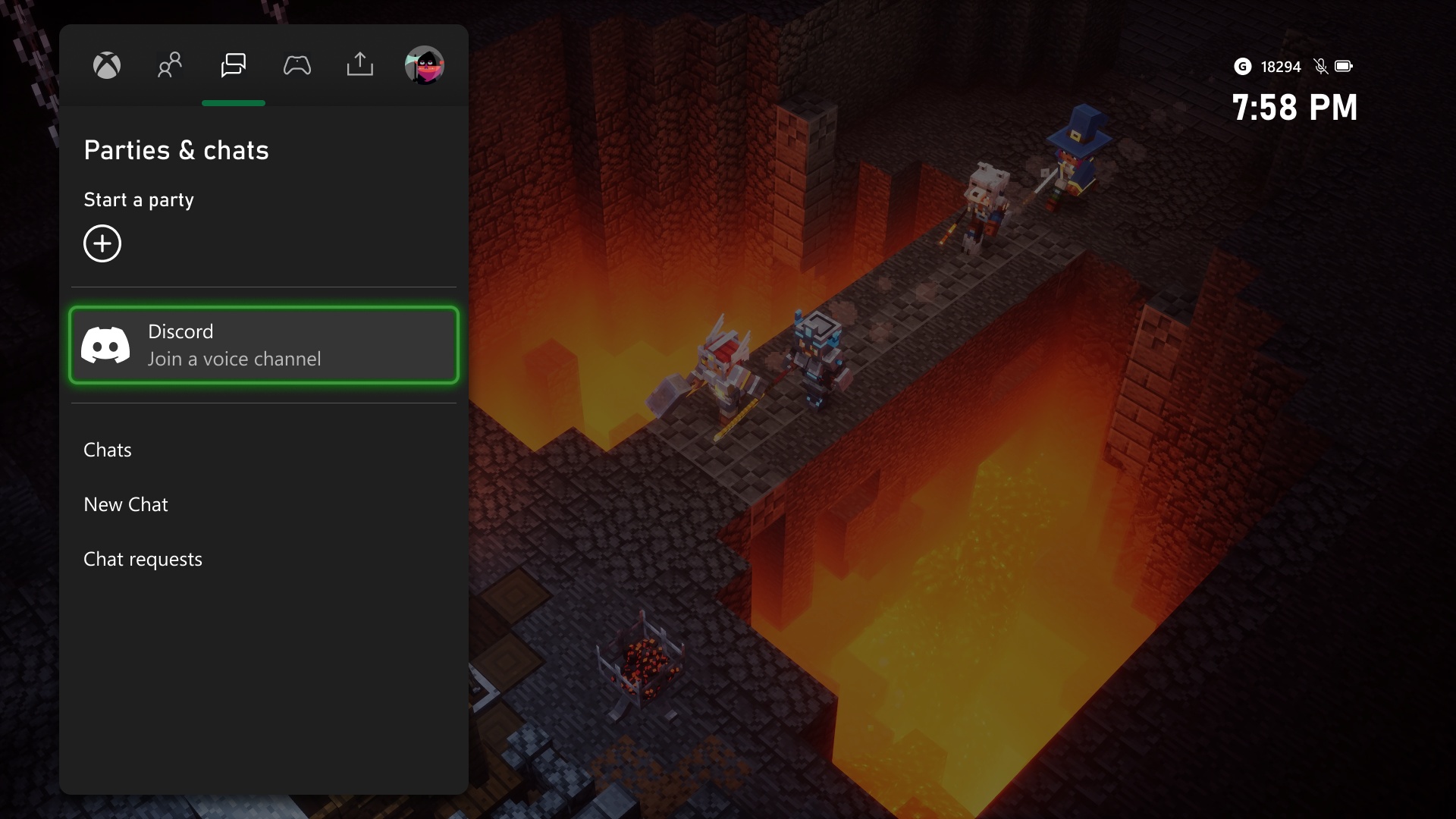Open the Xbox logo home tab
Screen dimensions: 1456x819
coord(107,66)
